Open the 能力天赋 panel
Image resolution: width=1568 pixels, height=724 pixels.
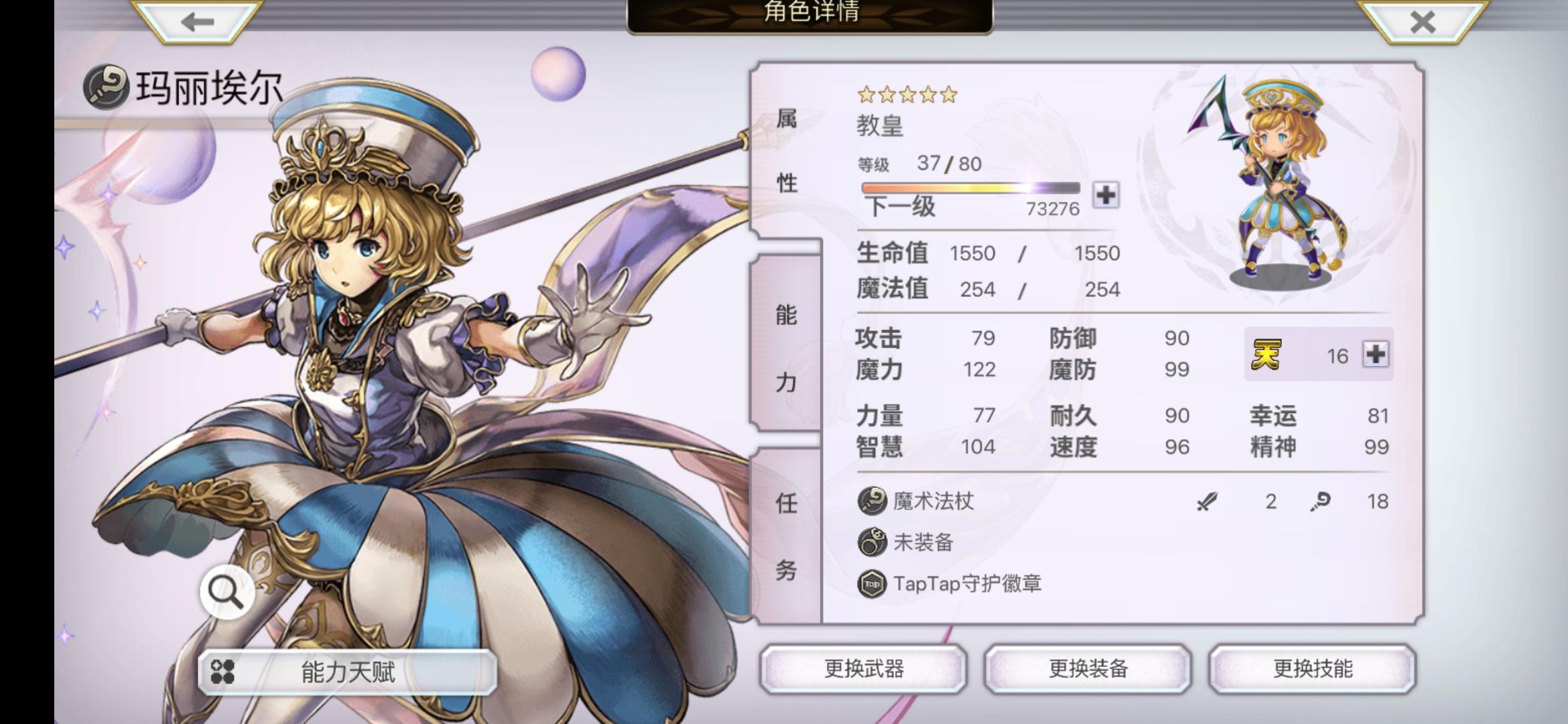point(348,671)
